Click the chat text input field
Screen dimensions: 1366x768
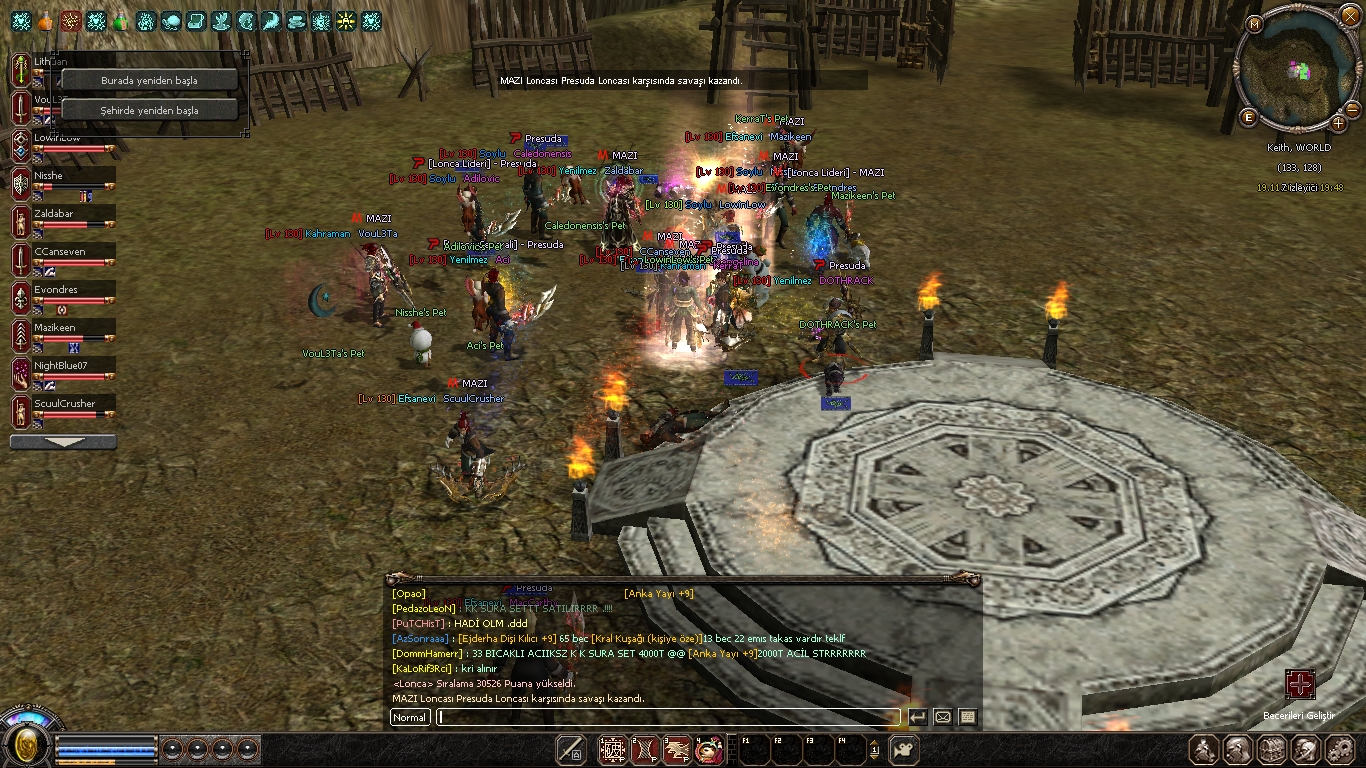point(667,717)
